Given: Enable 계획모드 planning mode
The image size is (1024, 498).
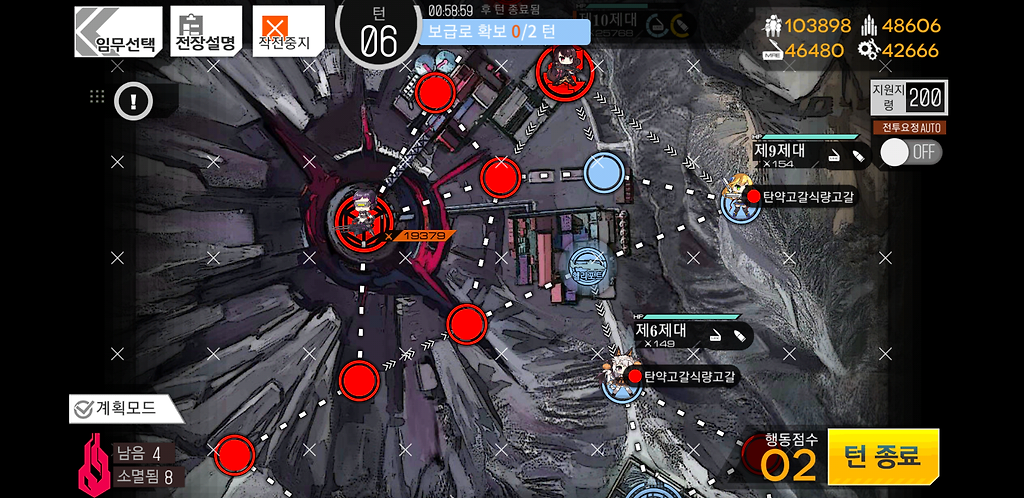Looking at the screenshot, I should point(126,408).
